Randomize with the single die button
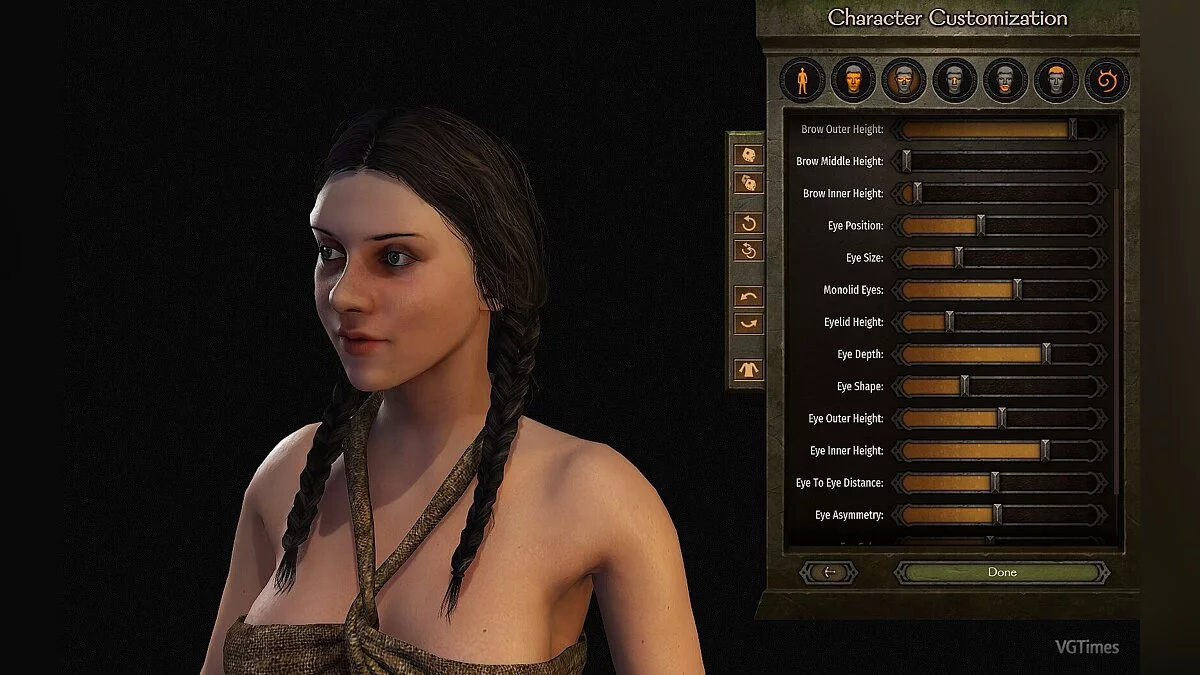The width and height of the screenshot is (1200, 675). point(749,155)
